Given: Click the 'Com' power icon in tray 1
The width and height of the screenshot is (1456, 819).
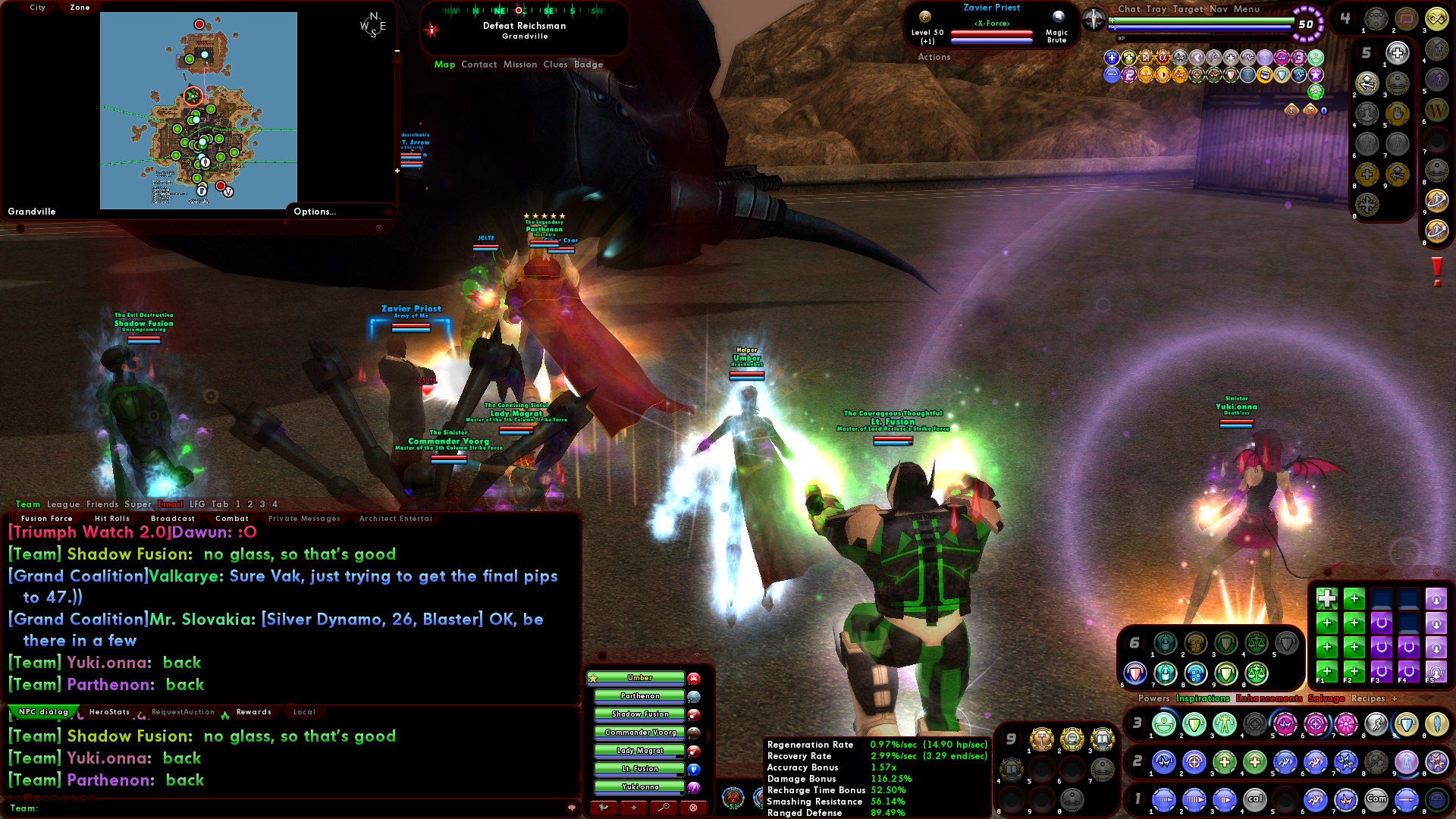Looking at the screenshot, I should (x=1376, y=799).
